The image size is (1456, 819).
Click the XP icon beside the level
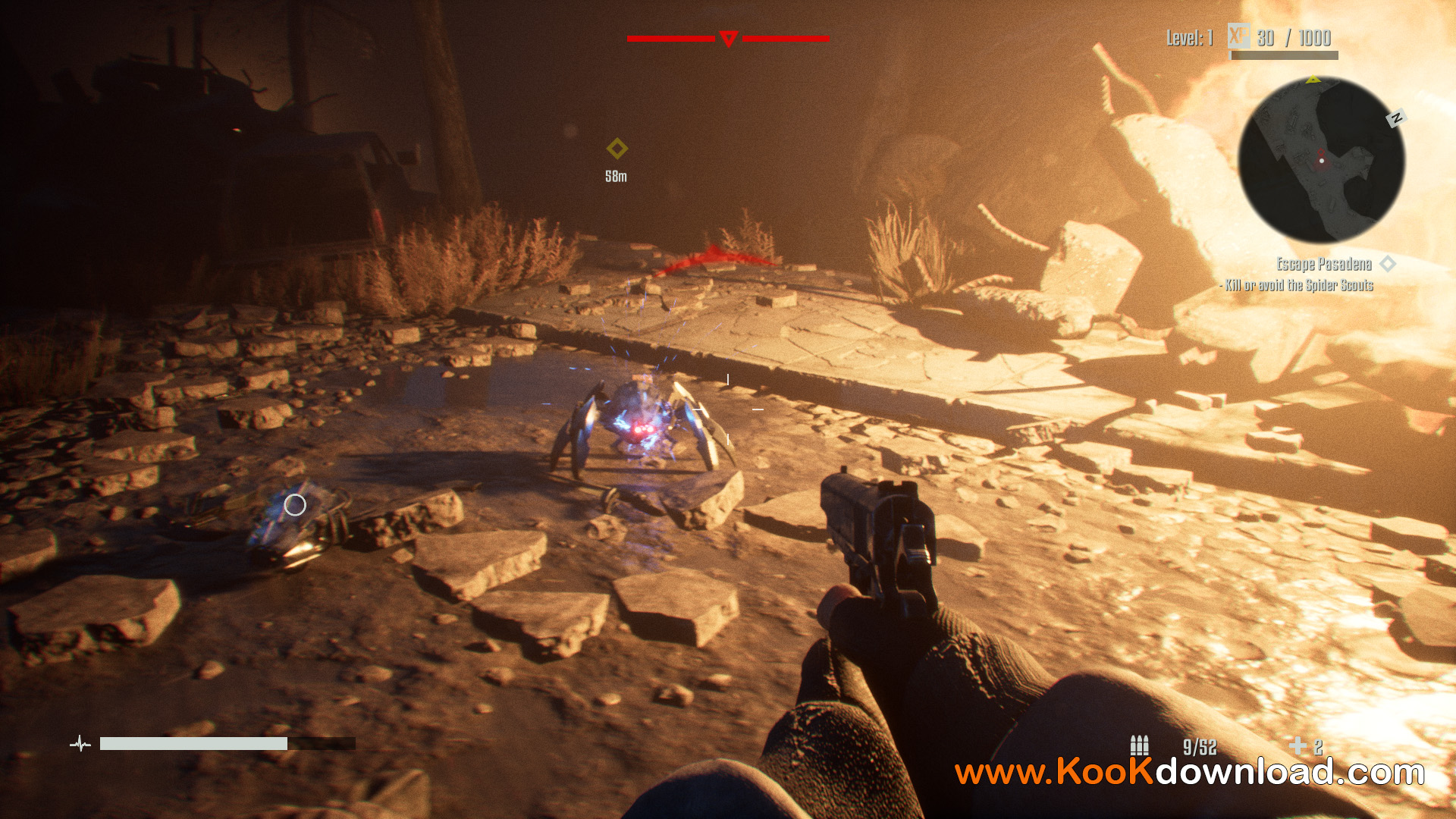pos(1238,36)
